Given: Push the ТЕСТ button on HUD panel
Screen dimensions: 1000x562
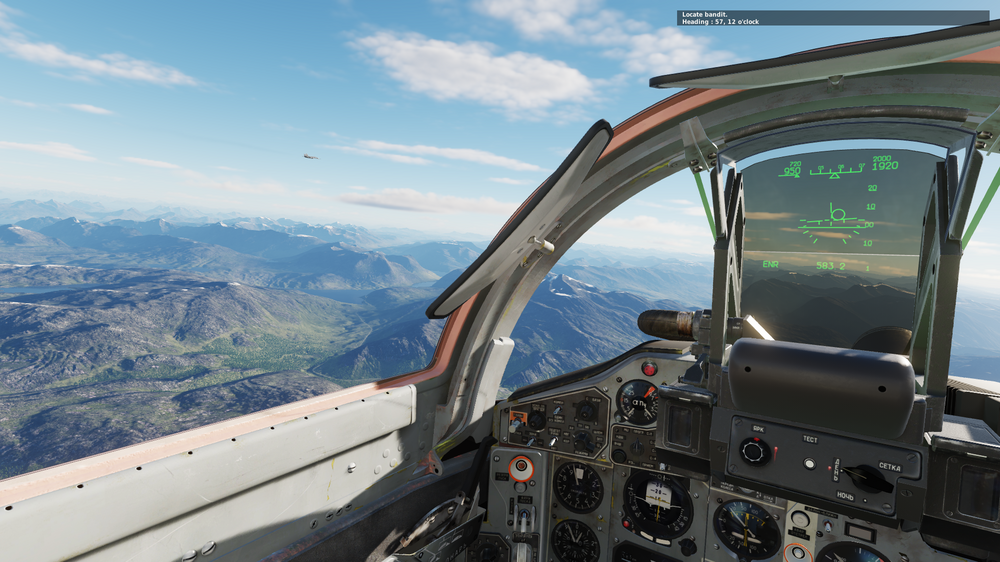Looking at the screenshot, I should [x=809, y=463].
